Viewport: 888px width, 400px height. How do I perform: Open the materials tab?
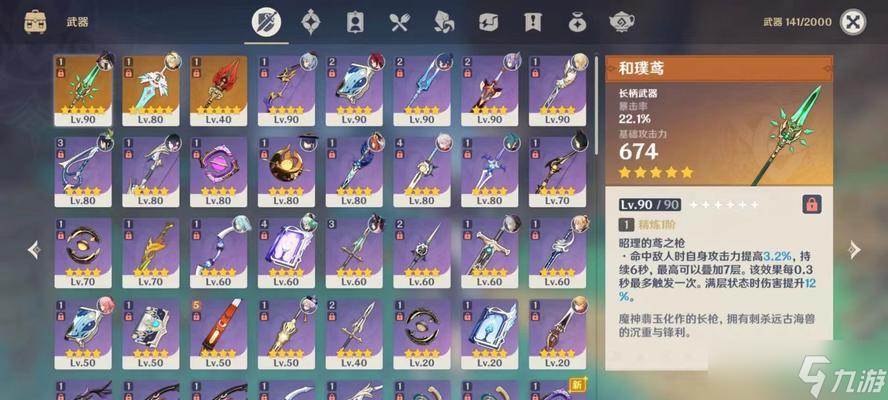(444, 21)
